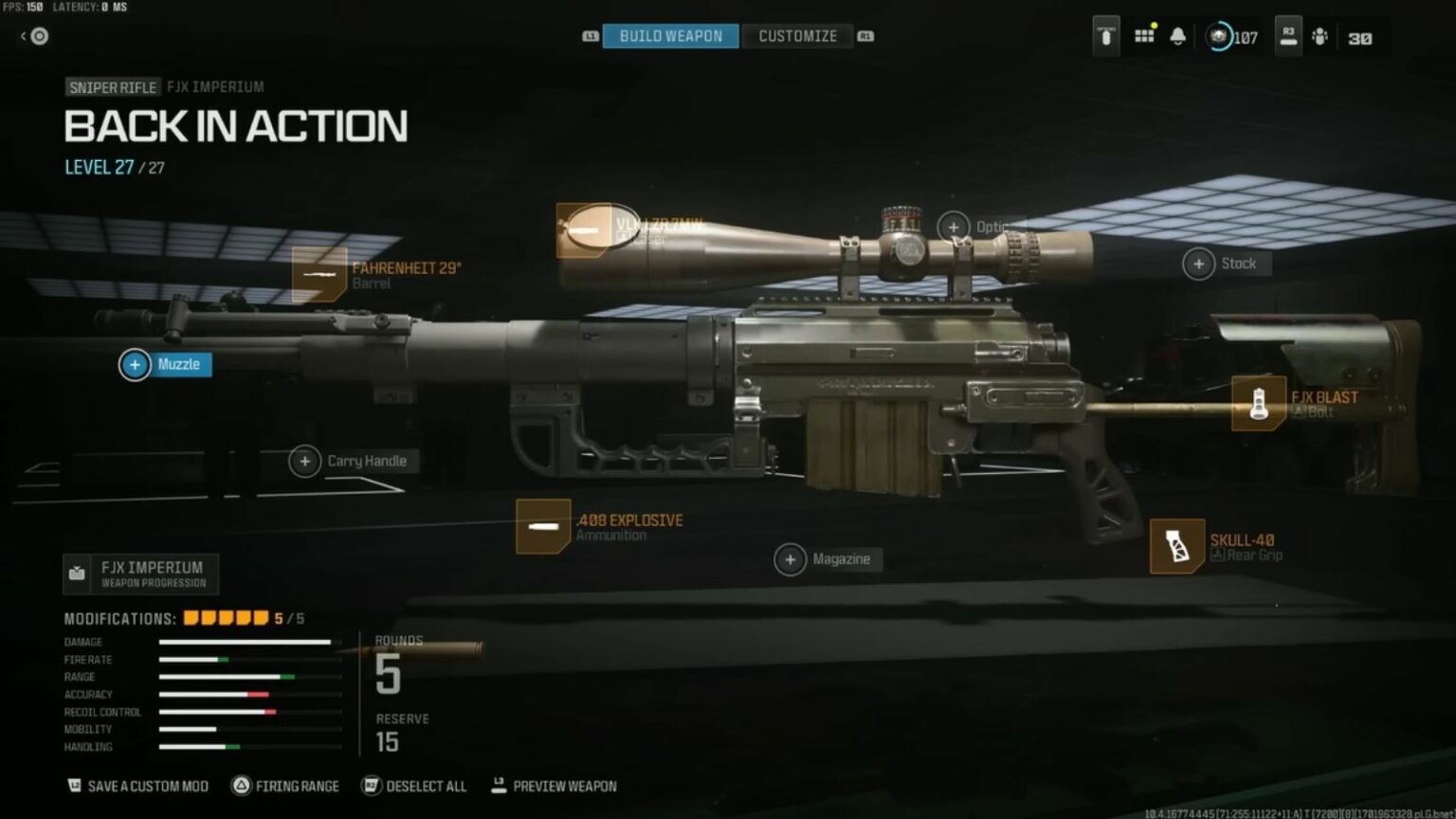Click the notifications bell icon
Screen dimensions: 1456x819
pos(1178,35)
